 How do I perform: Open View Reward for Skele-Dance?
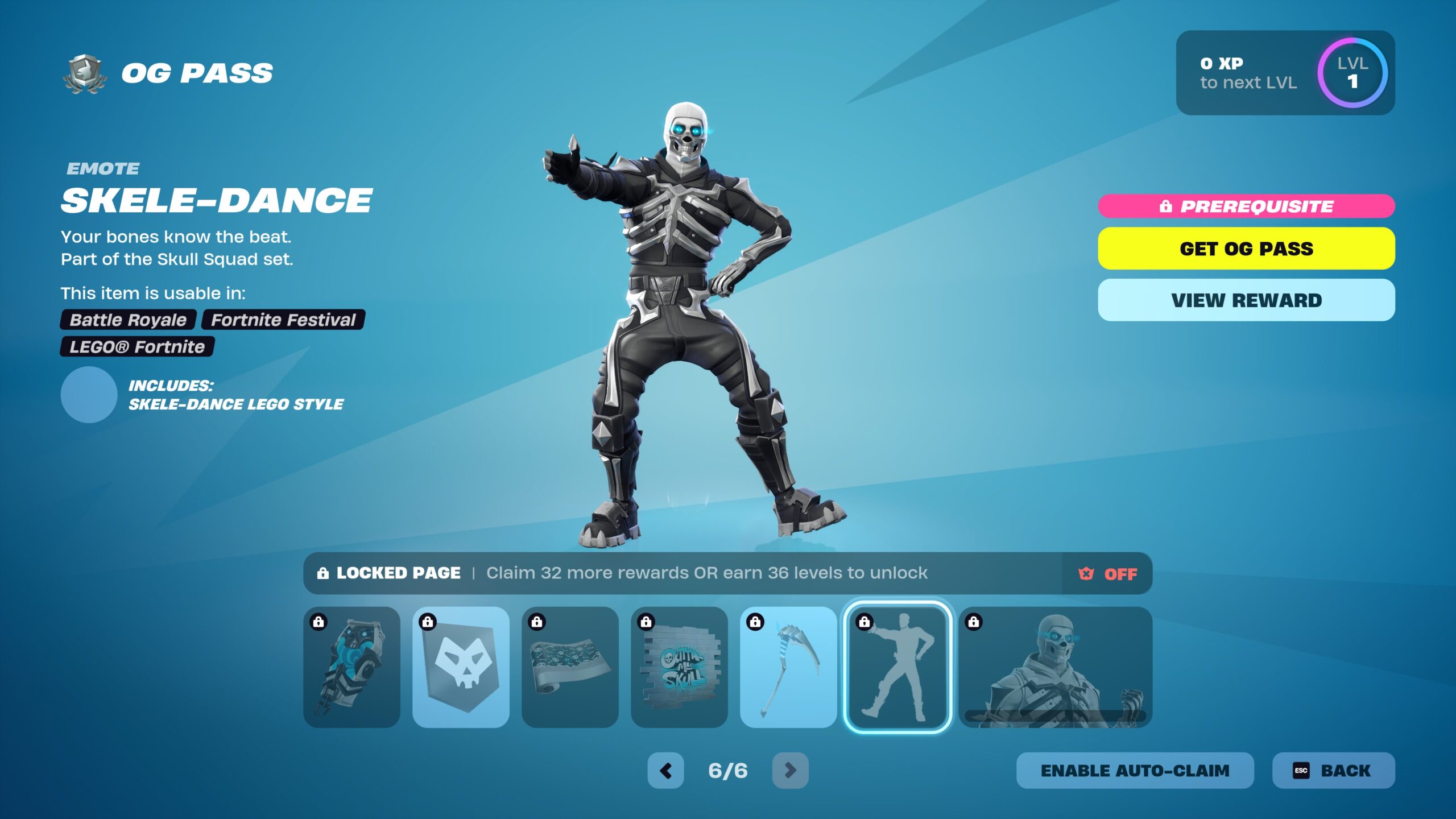1246,300
